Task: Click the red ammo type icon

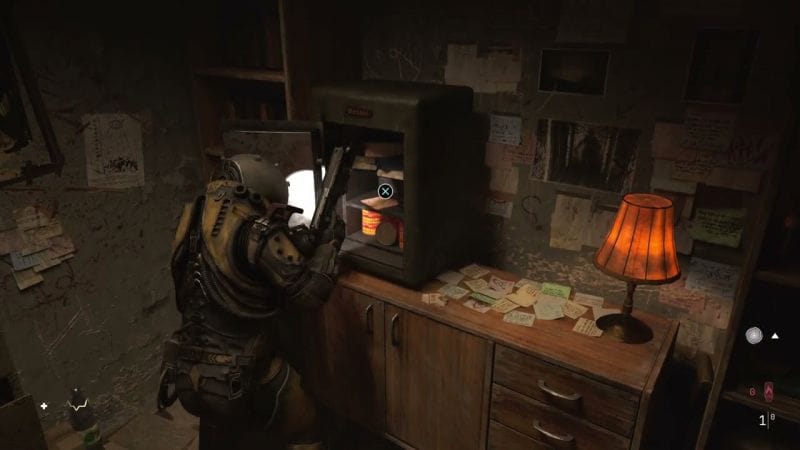Action: point(768,390)
